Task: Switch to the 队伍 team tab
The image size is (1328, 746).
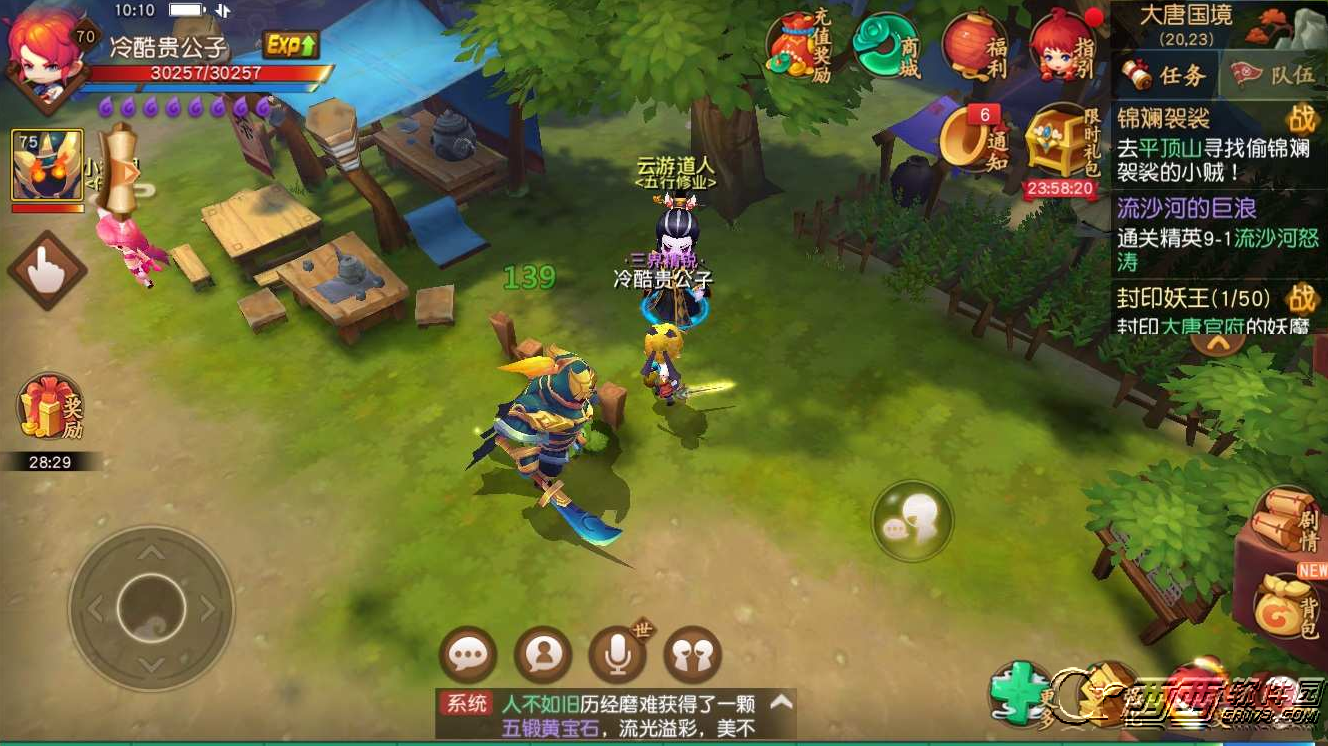Action: [1273, 75]
